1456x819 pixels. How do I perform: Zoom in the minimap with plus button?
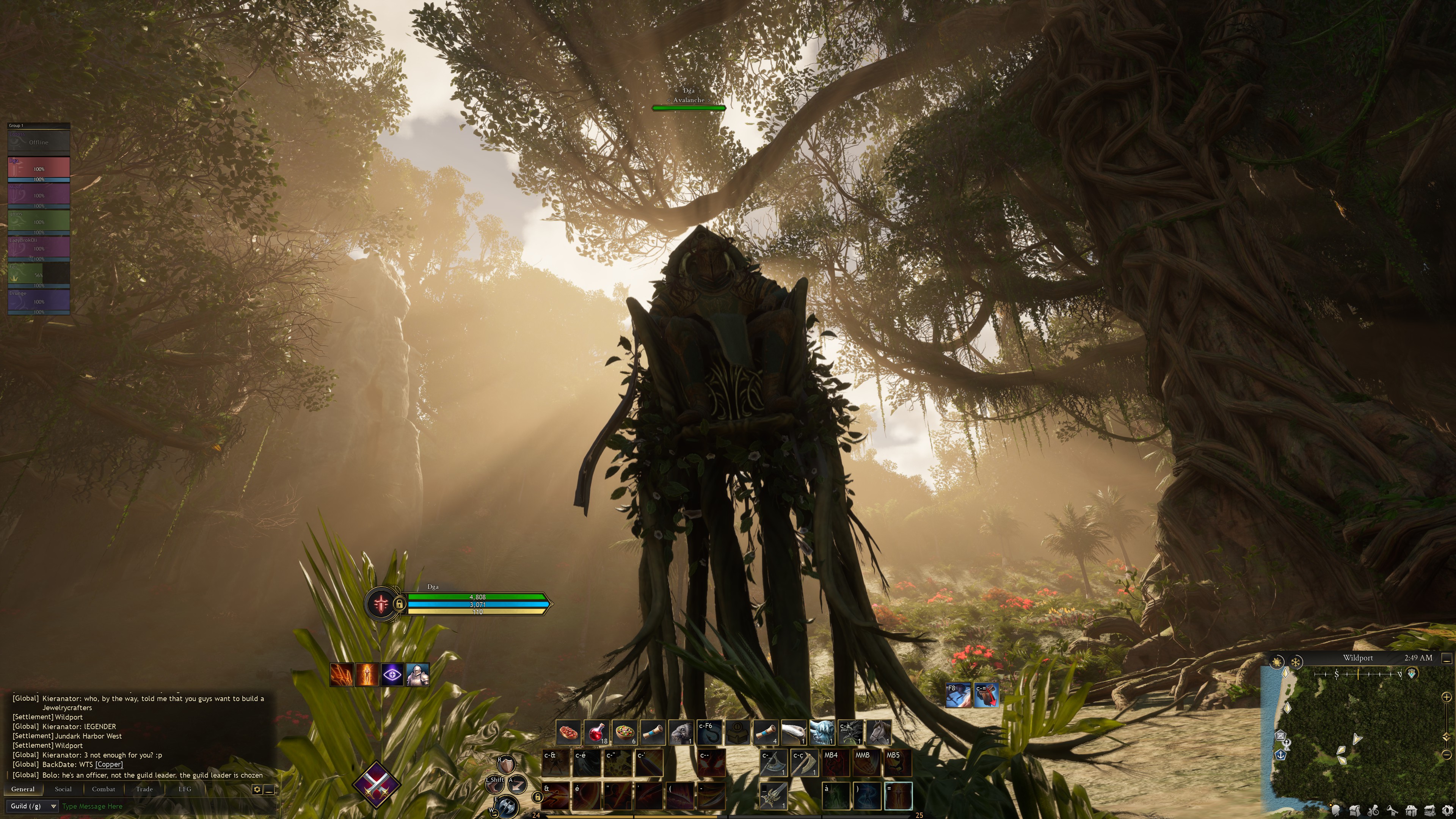pyautogui.click(x=1446, y=697)
